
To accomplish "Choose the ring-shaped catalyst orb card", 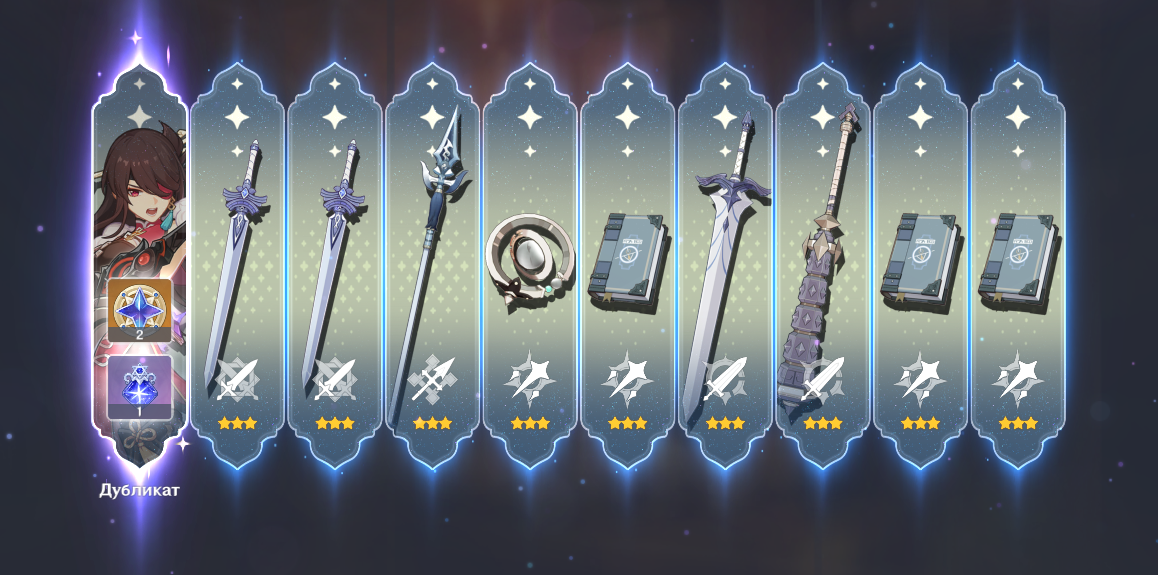I will point(529,262).
